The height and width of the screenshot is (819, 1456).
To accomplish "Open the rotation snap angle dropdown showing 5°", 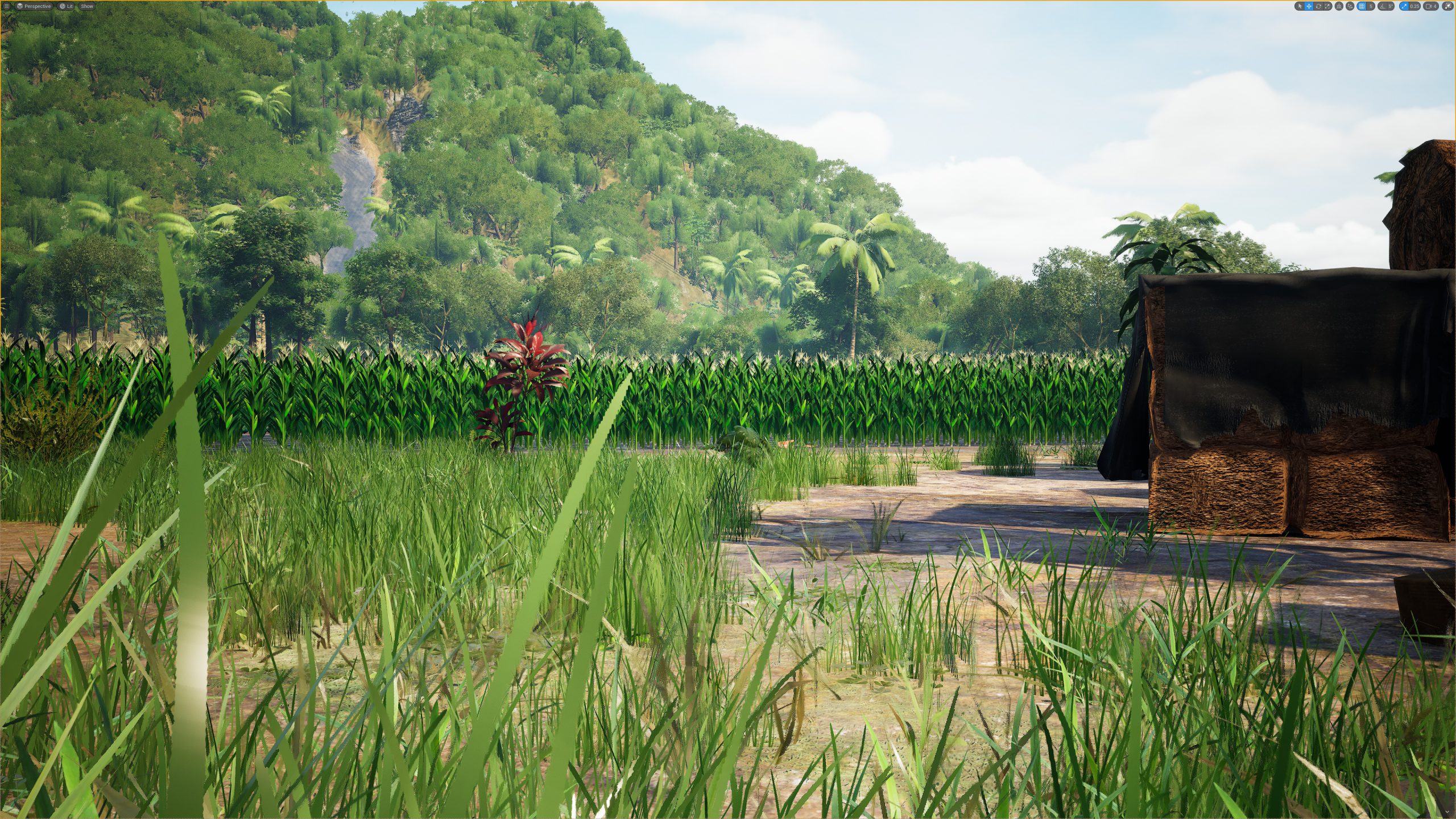I will (1391, 6).
